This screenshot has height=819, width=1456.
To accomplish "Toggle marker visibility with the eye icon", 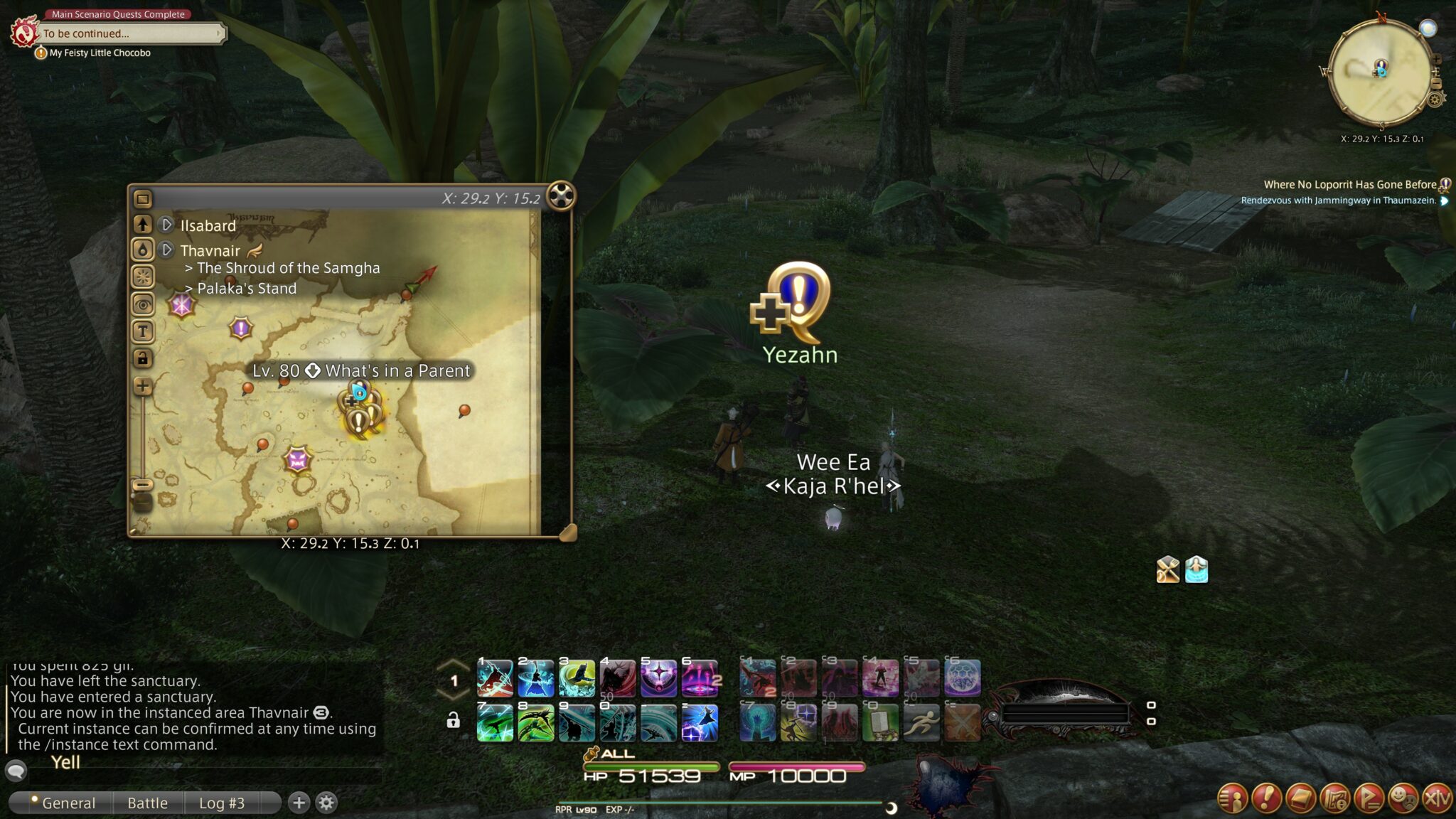I will (x=143, y=305).
